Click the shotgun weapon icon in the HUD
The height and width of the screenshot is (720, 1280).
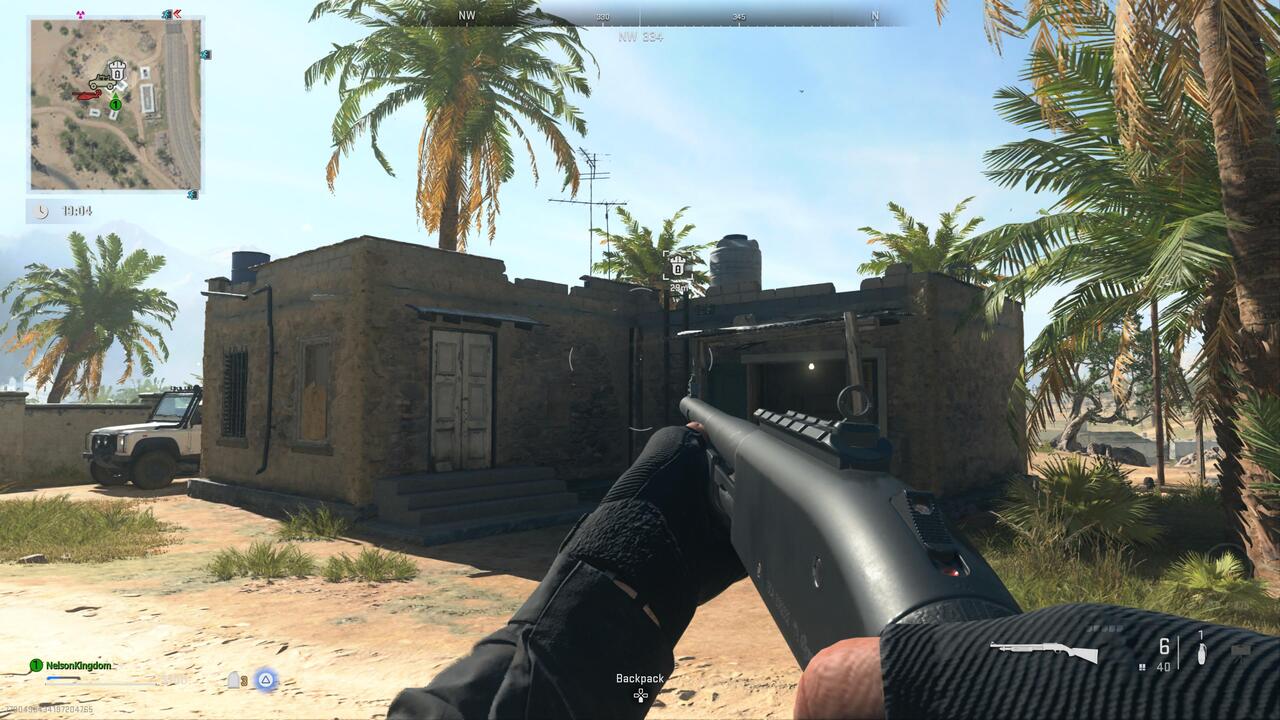[1042, 650]
